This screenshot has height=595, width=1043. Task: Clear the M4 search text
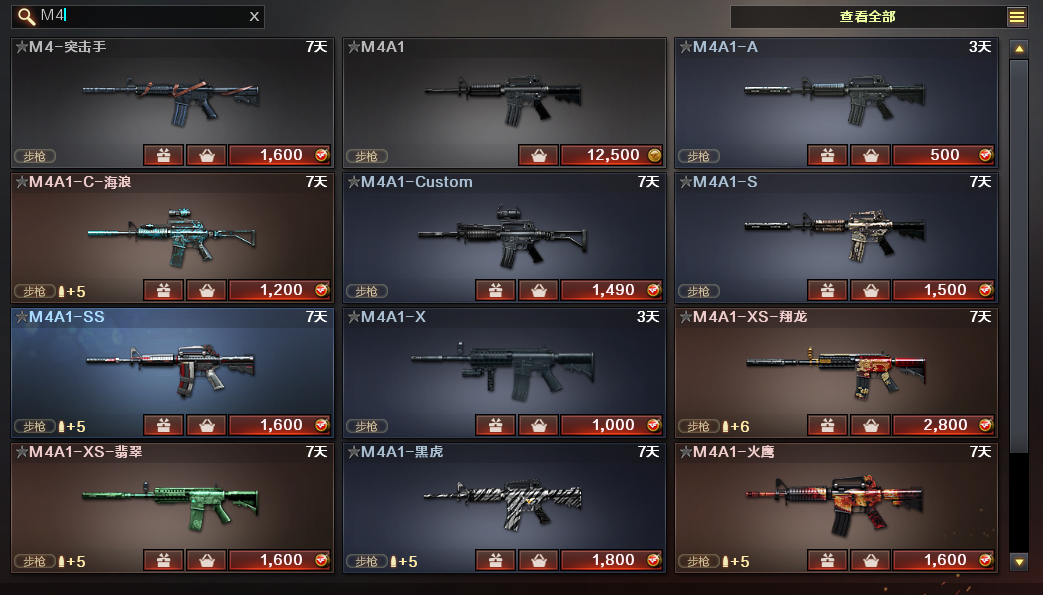click(254, 16)
